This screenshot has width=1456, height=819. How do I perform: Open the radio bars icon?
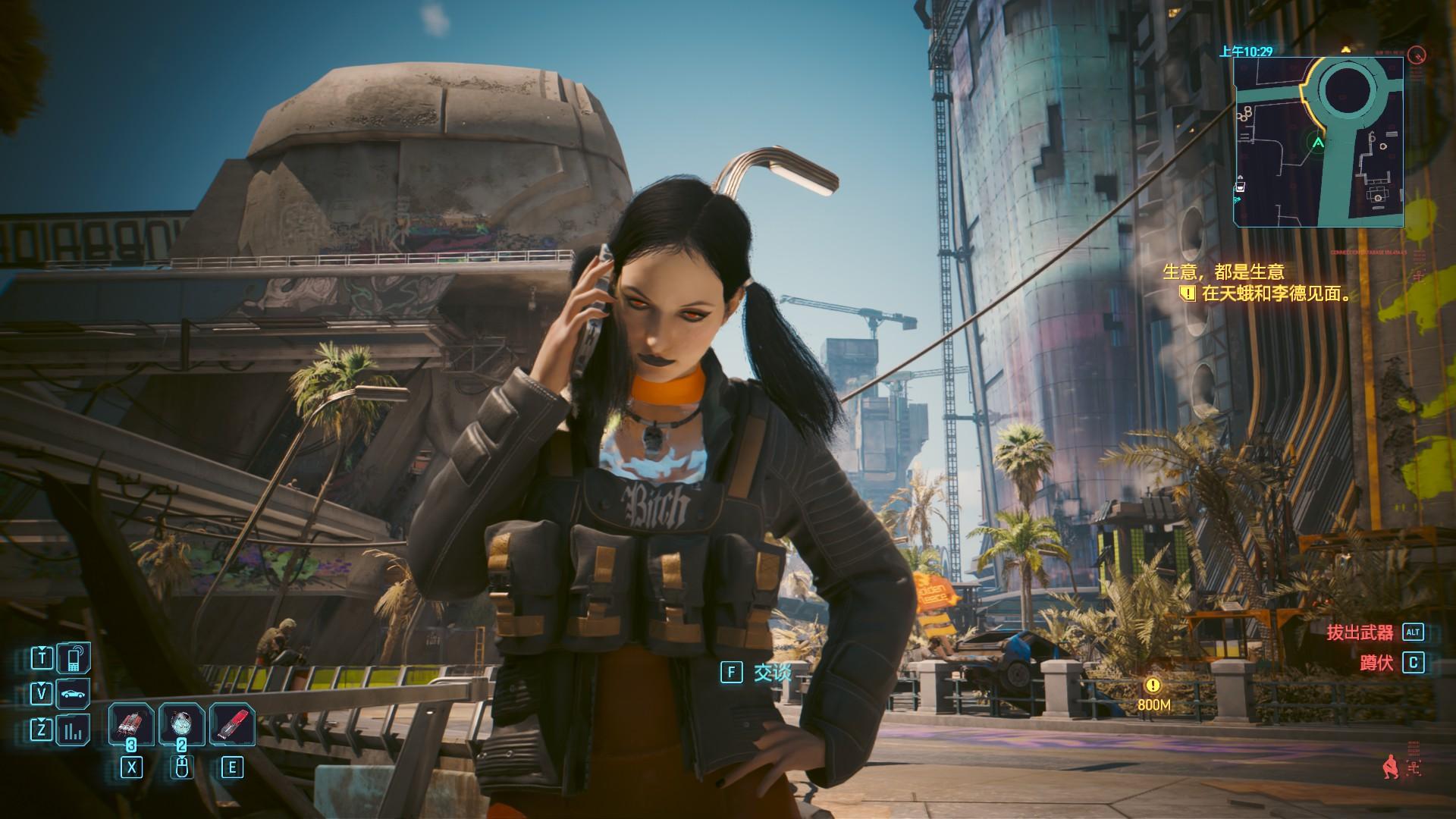(74, 731)
